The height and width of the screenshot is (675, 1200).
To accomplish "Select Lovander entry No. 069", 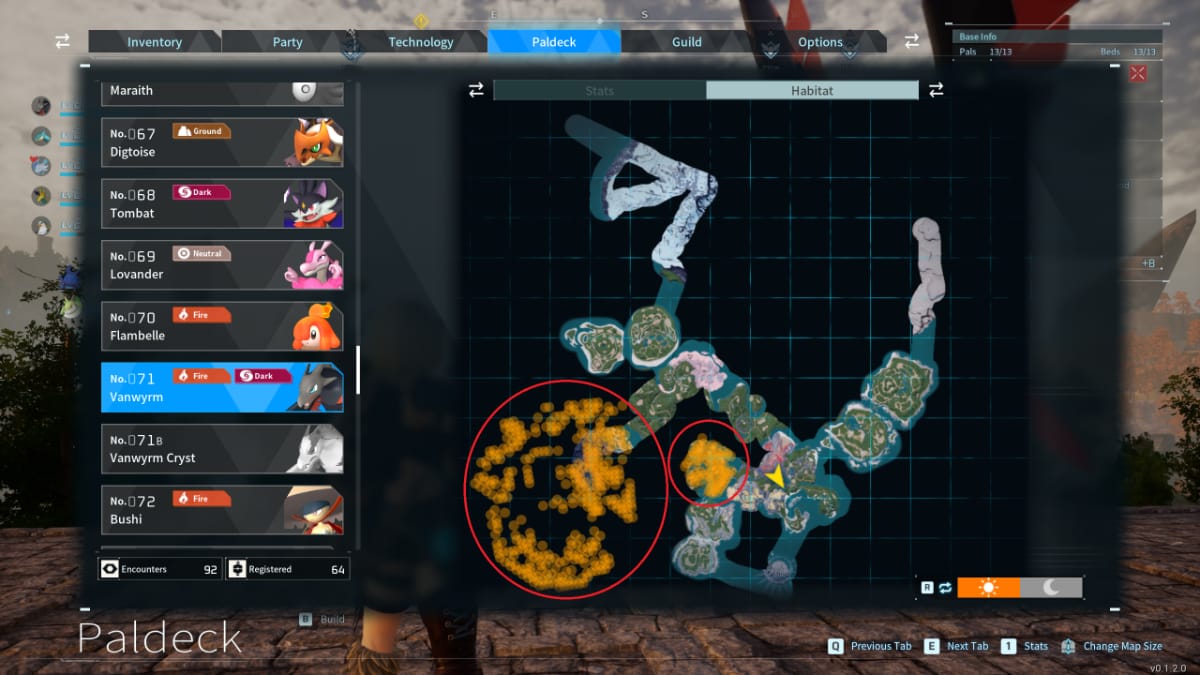I will click(222, 265).
